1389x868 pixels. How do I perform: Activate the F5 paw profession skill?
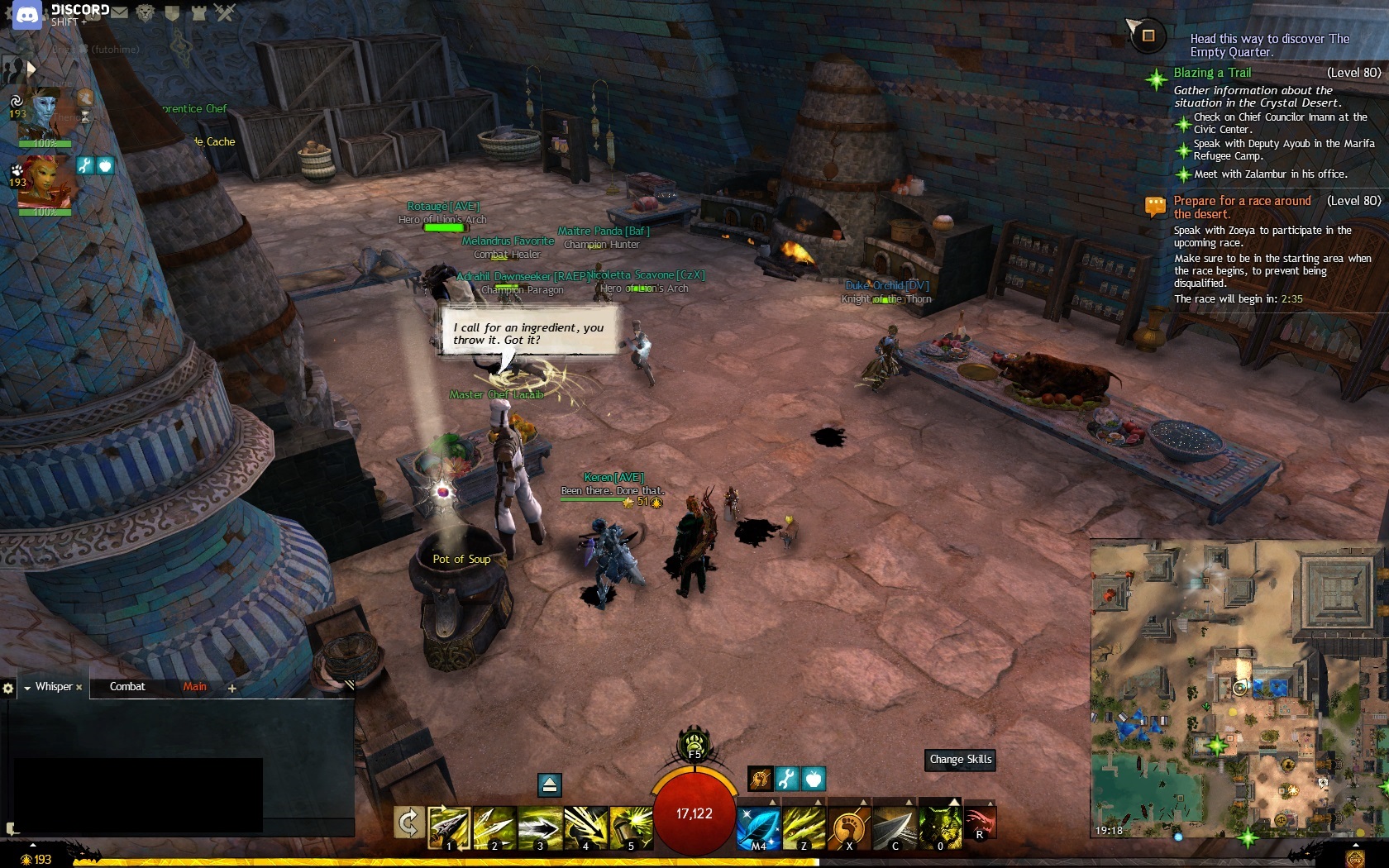pyautogui.click(x=694, y=743)
